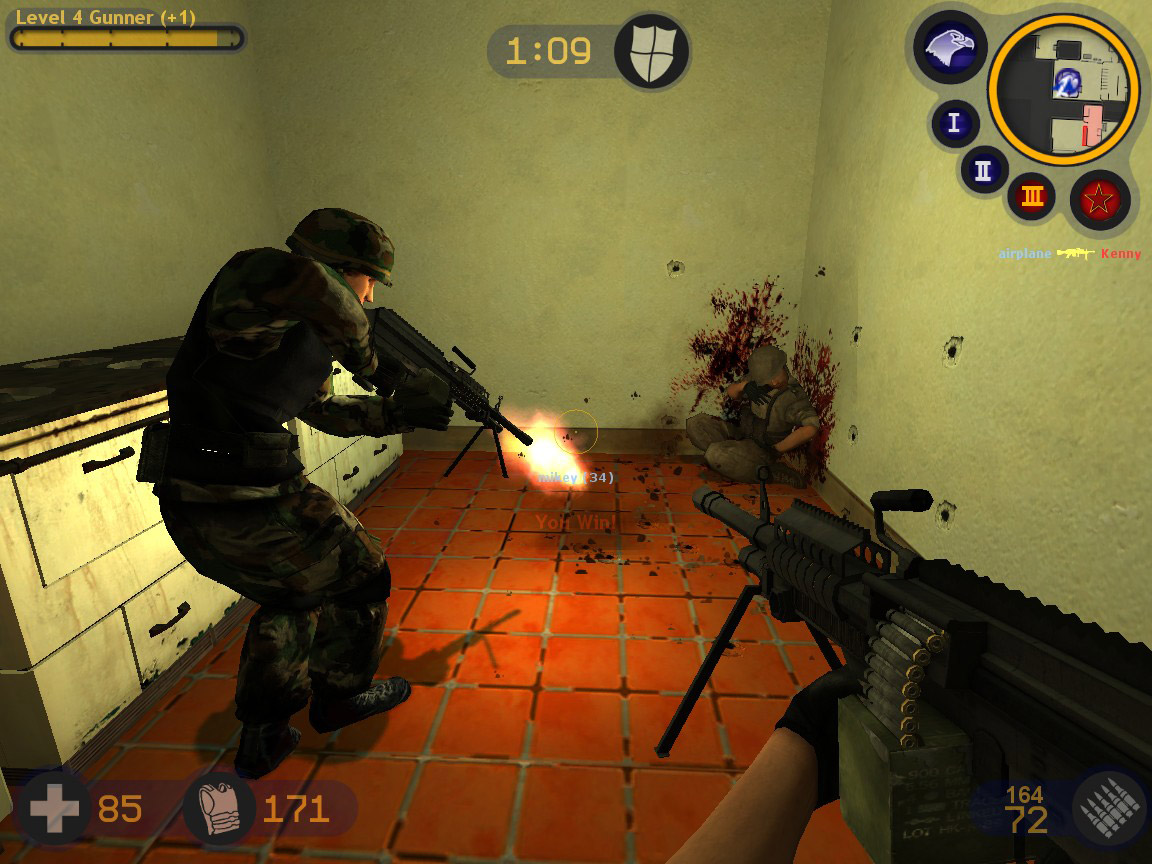Select the health cross icon

pyautogui.click(x=53, y=809)
